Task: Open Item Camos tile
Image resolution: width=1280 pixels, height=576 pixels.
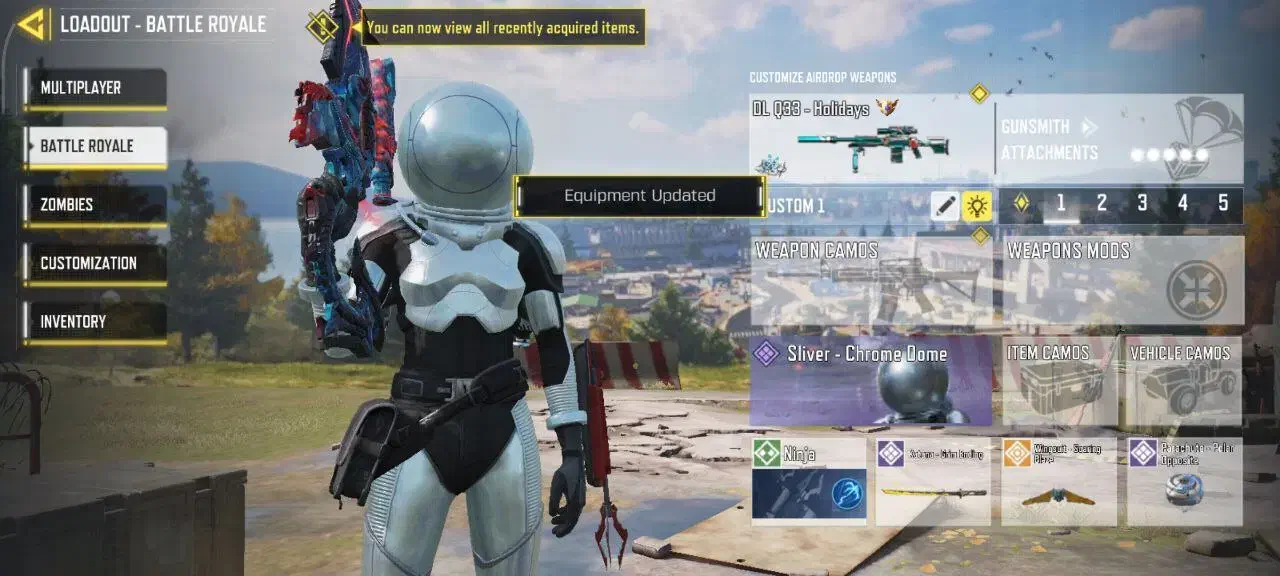Action: (x=1060, y=381)
